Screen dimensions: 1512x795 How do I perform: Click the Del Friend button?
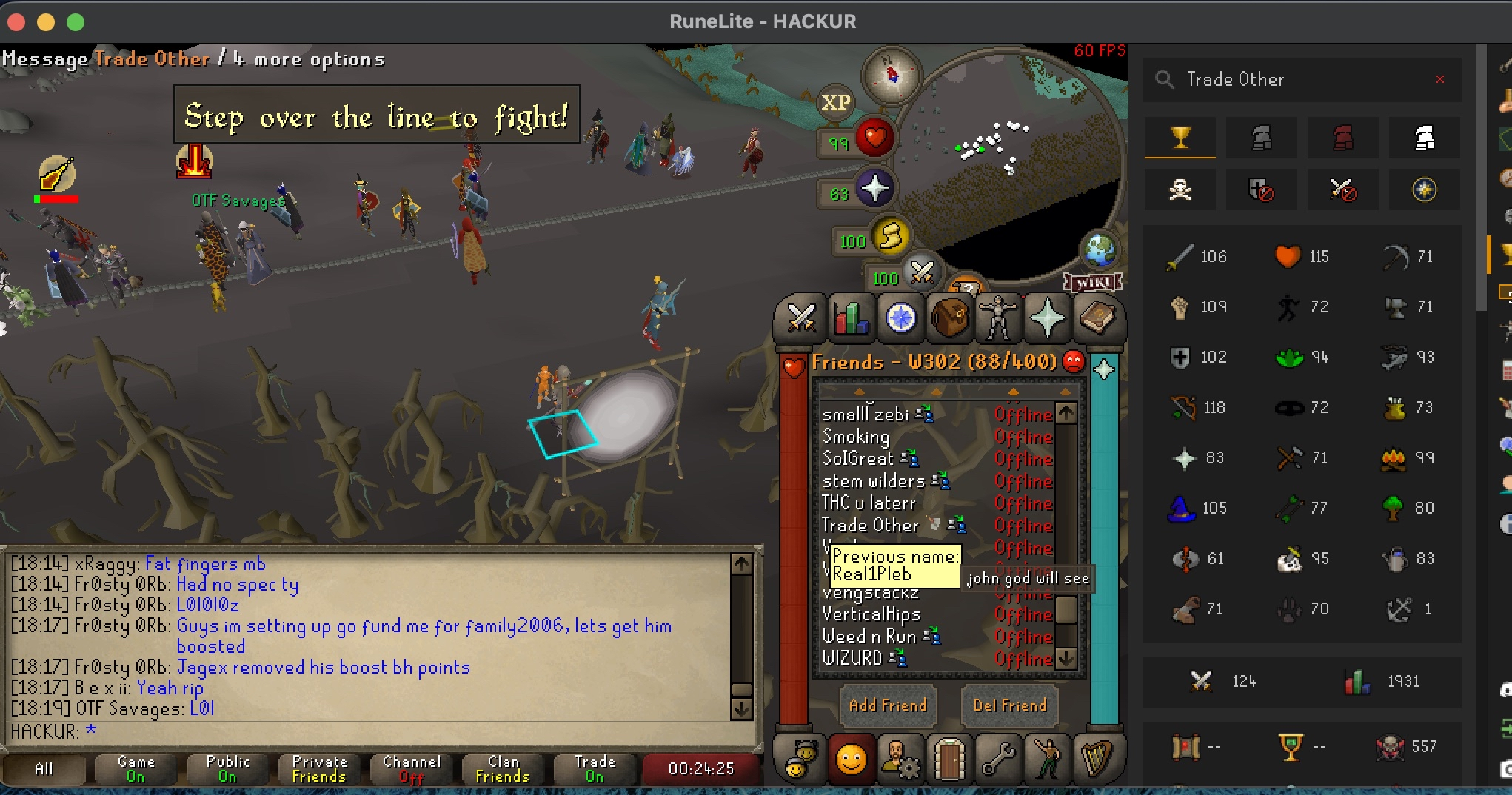[1009, 705]
